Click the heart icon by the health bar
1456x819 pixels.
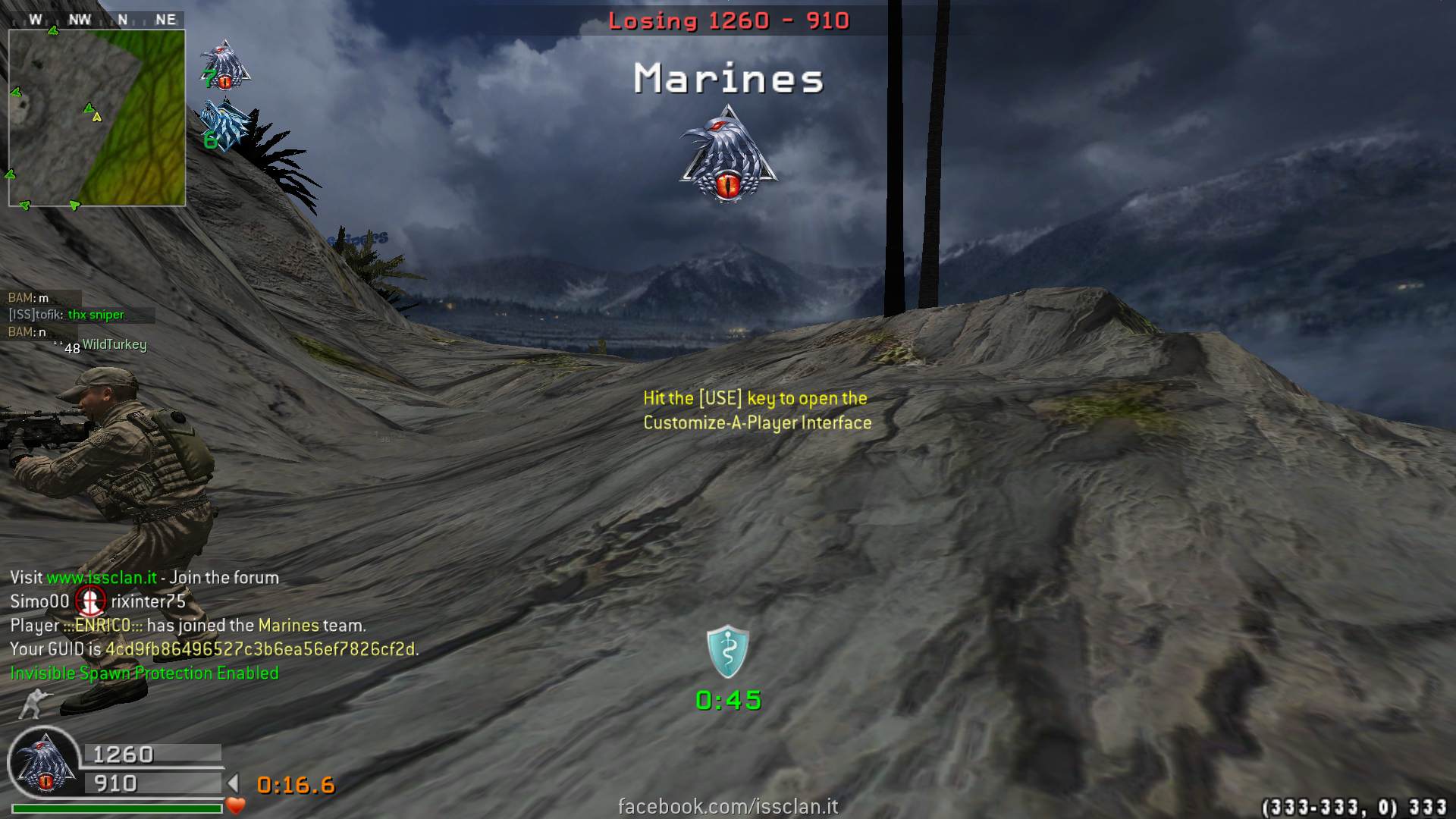tap(236, 806)
